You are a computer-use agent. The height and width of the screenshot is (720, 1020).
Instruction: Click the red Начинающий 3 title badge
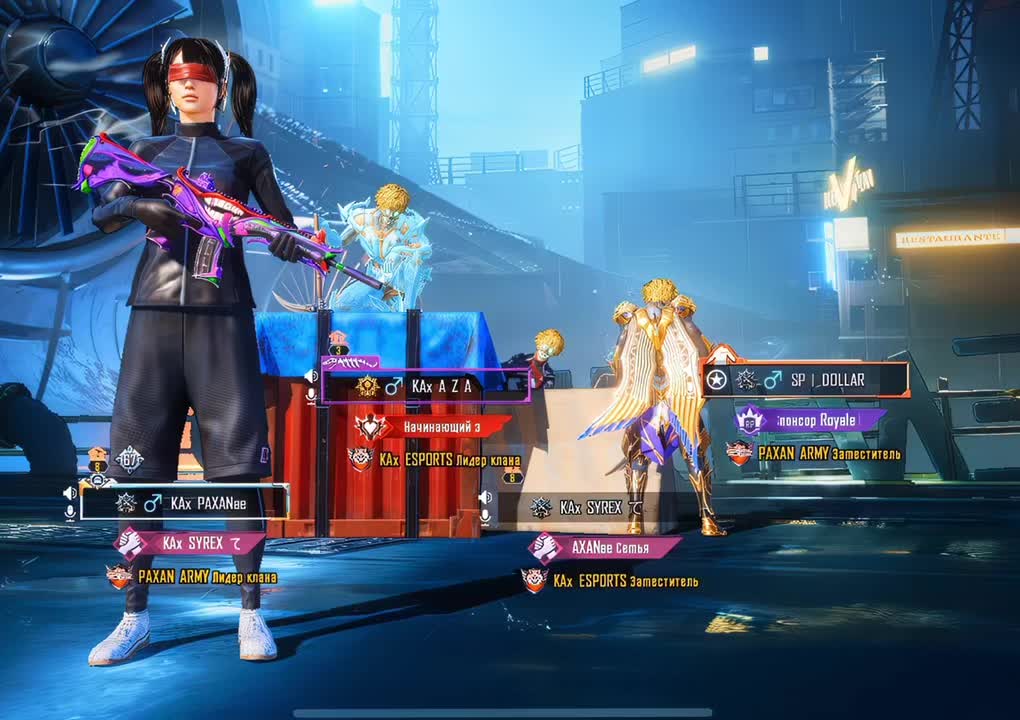click(x=433, y=427)
